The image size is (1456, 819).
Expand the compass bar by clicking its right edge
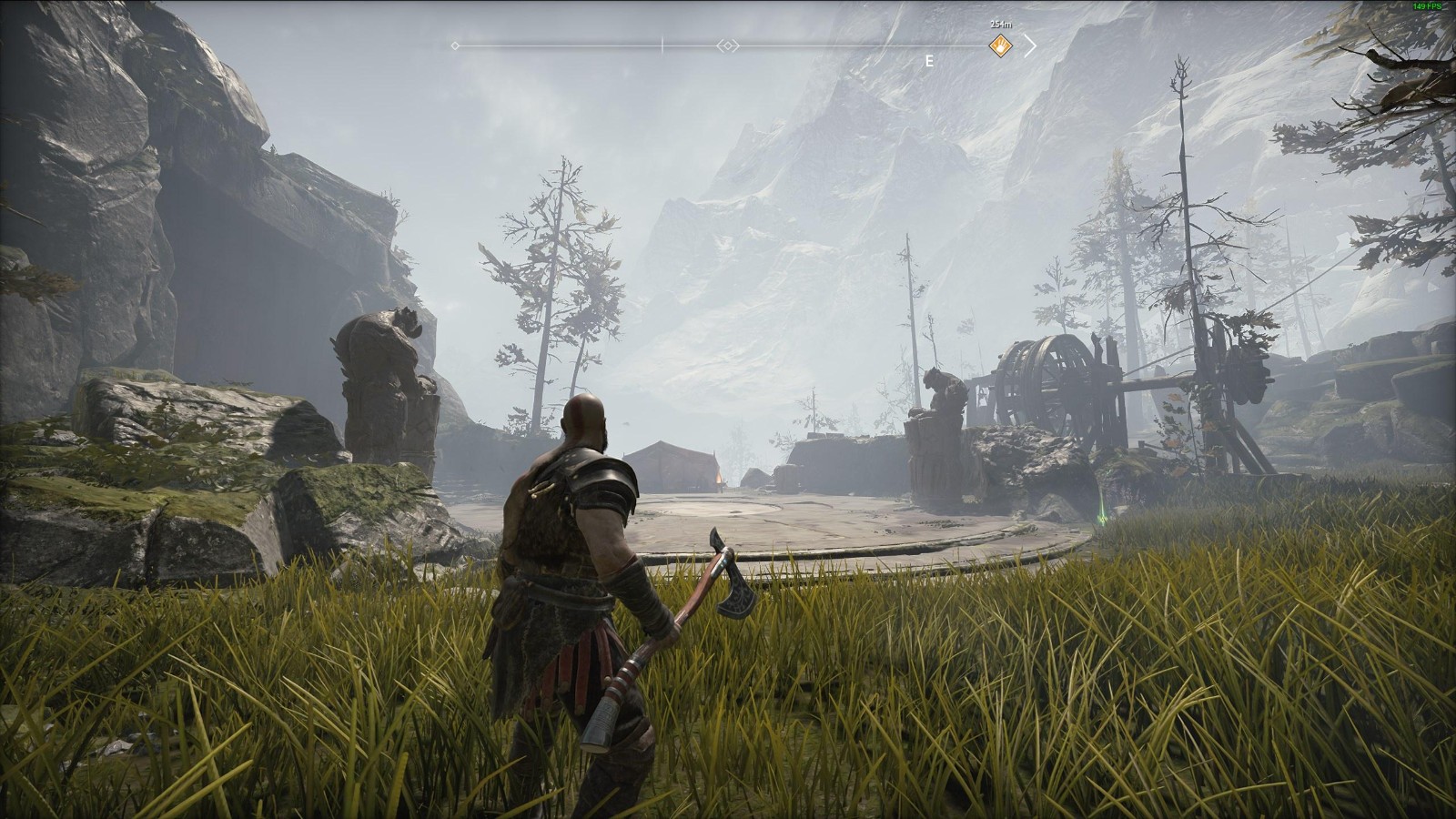click(x=1032, y=44)
